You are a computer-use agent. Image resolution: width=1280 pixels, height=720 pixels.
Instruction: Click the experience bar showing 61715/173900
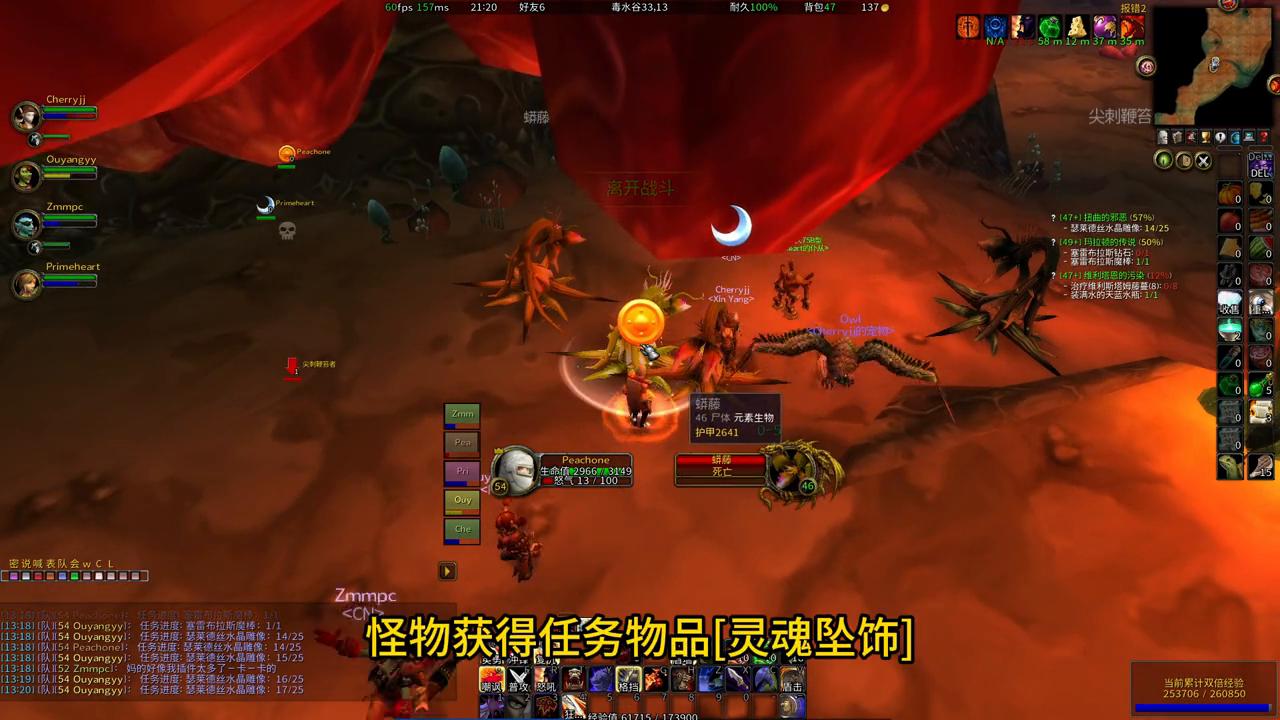point(640,714)
